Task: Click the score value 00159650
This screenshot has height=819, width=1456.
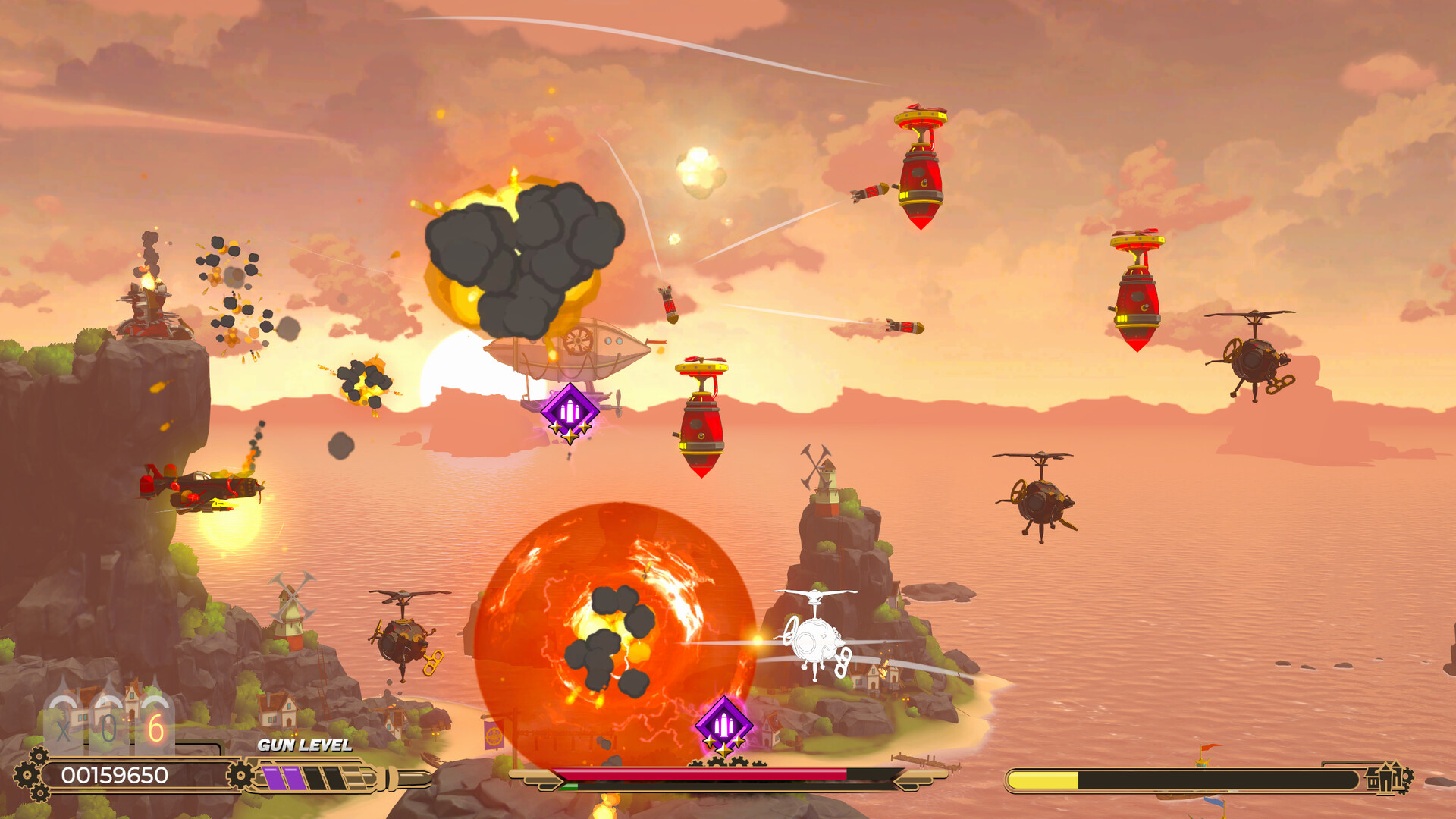Action: click(114, 774)
